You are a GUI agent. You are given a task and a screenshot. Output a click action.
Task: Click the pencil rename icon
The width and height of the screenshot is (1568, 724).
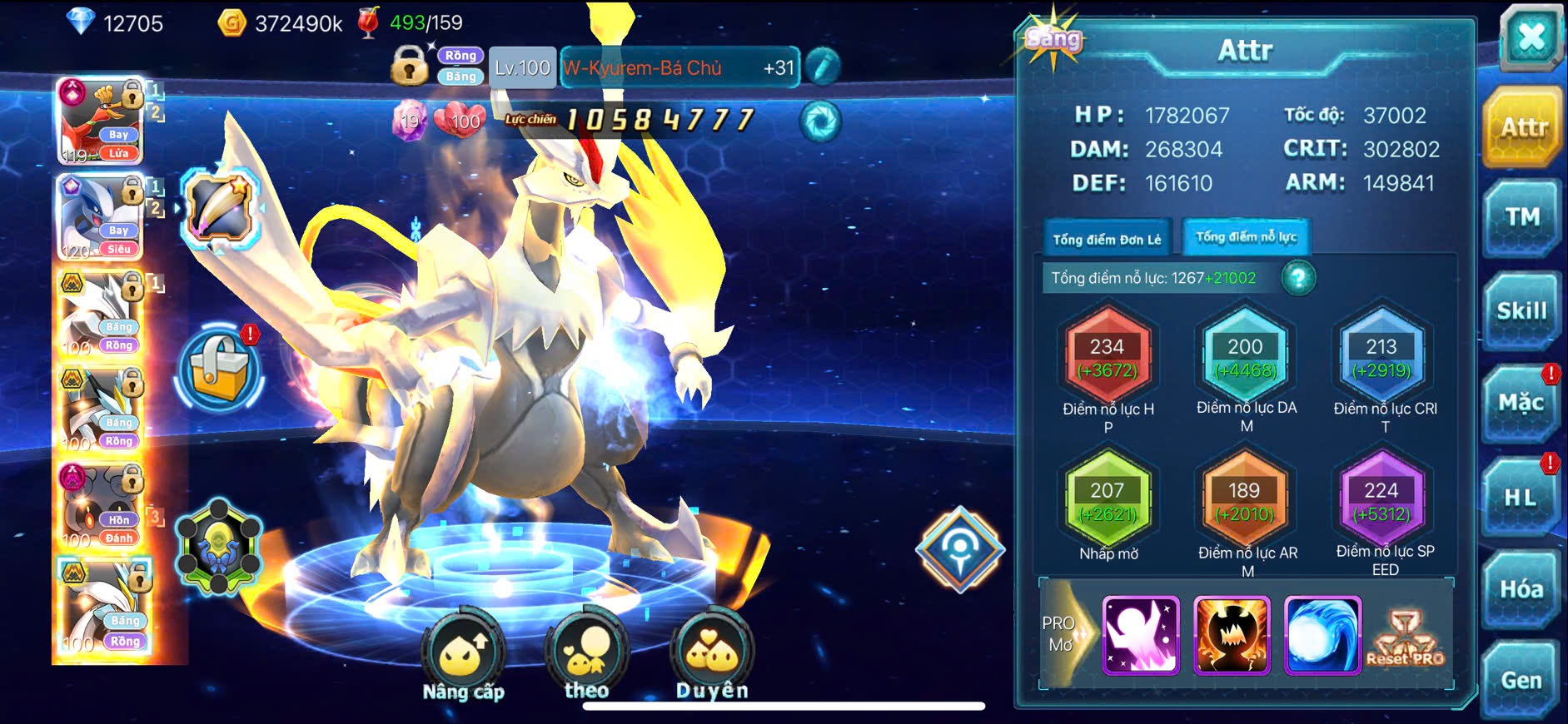[x=822, y=67]
